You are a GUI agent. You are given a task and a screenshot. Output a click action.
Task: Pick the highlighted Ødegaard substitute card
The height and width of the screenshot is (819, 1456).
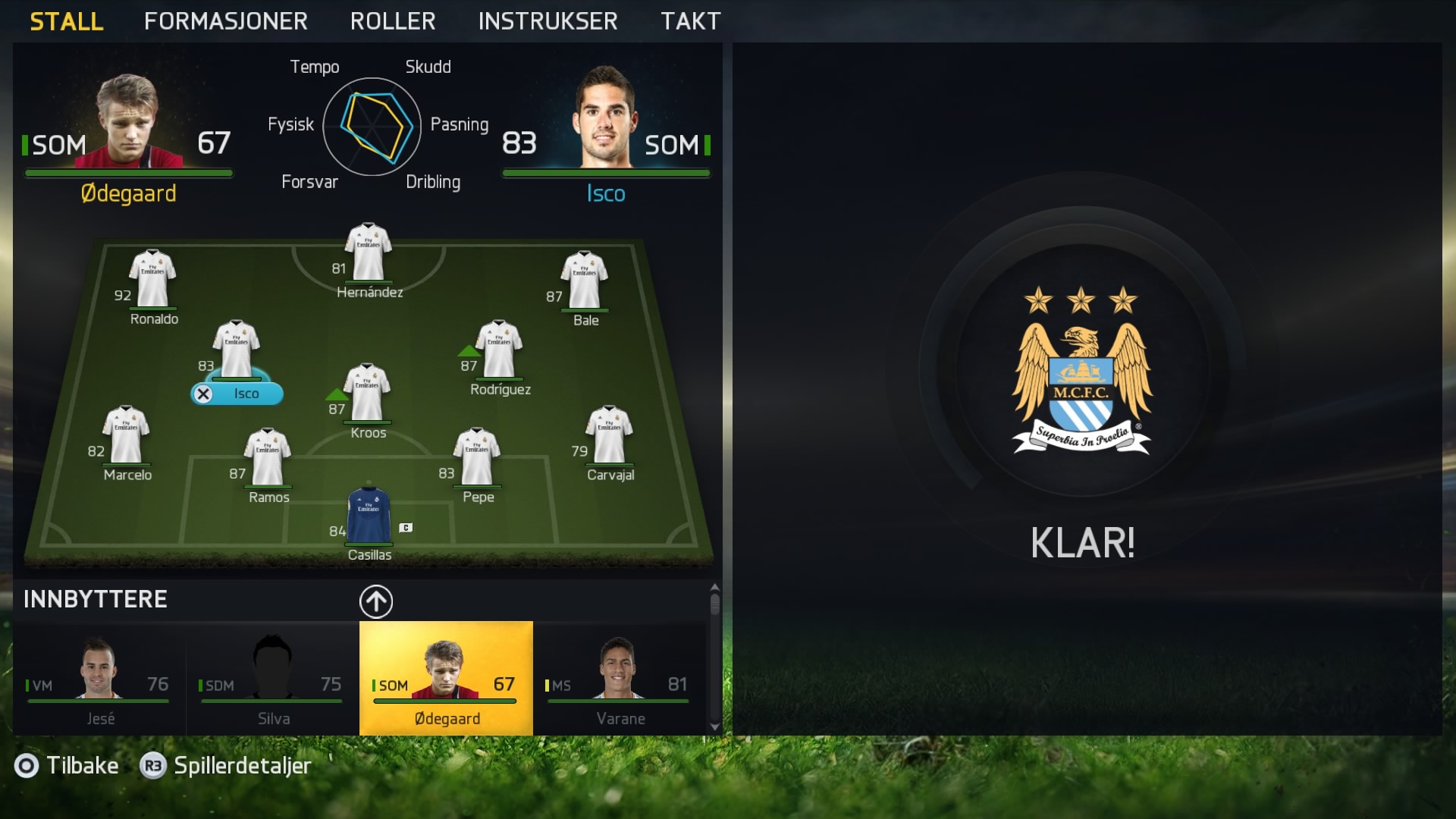[446, 678]
